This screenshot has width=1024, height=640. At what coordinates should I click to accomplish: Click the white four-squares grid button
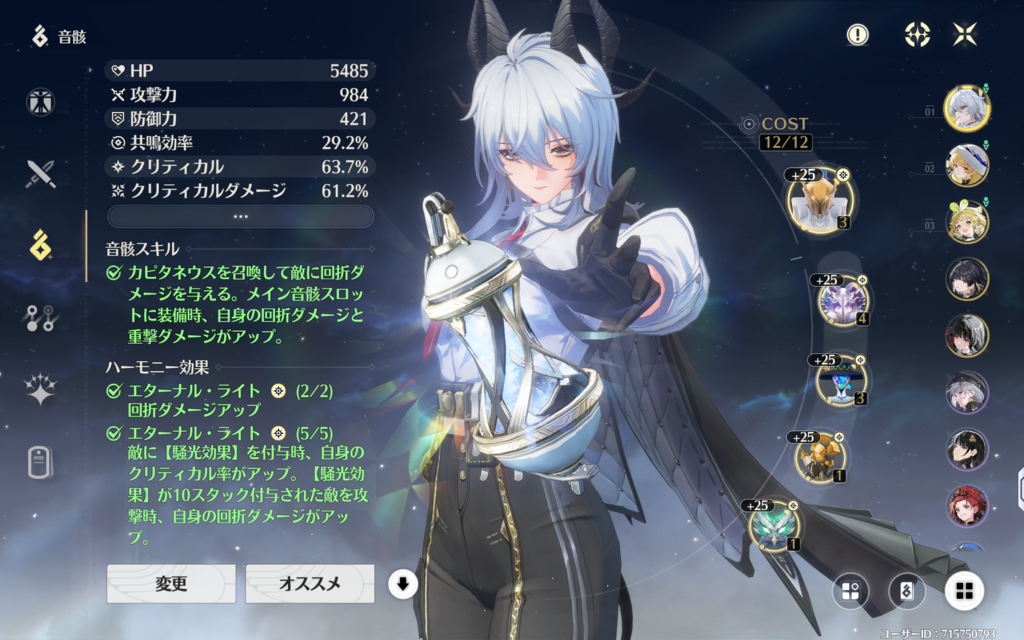pos(964,590)
